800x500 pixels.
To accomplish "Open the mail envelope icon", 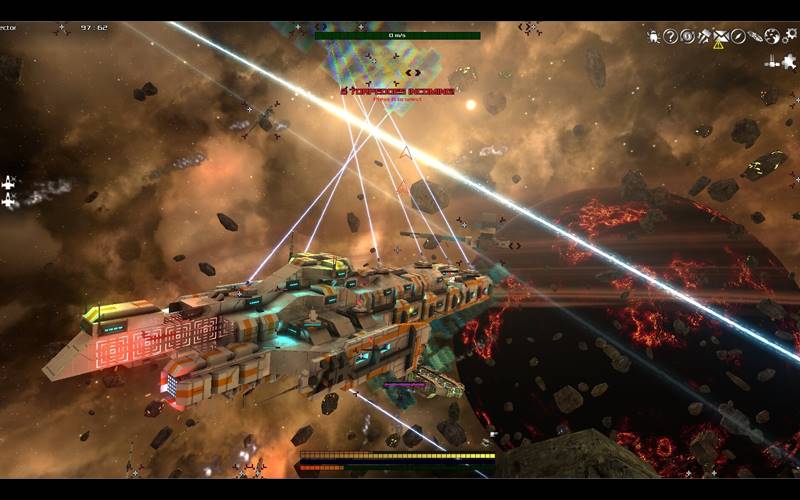I will pyautogui.click(x=721, y=37).
